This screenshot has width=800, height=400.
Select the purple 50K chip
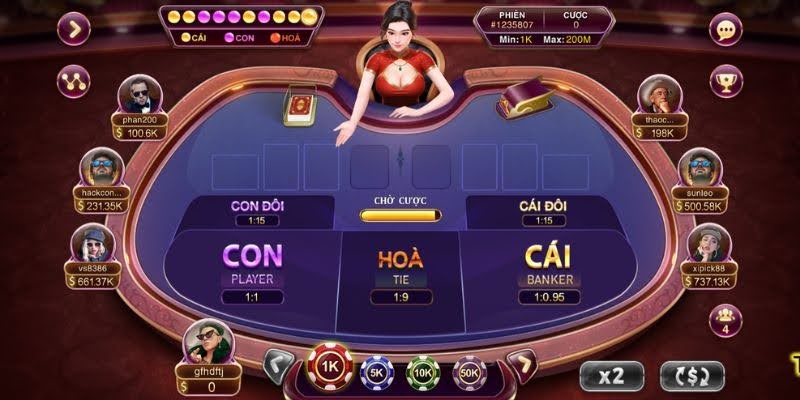(469, 372)
